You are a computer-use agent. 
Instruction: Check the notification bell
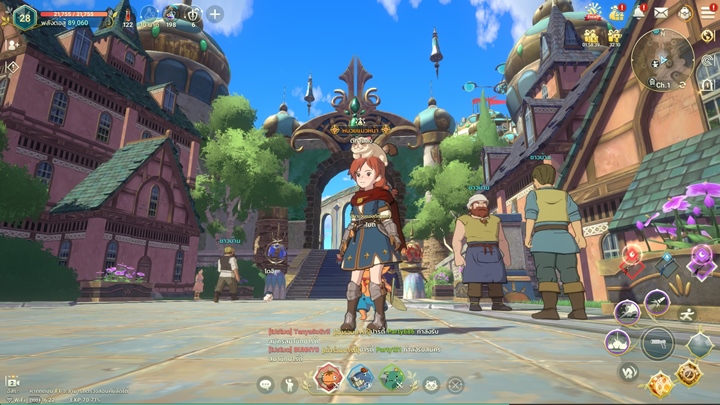(x=639, y=11)
